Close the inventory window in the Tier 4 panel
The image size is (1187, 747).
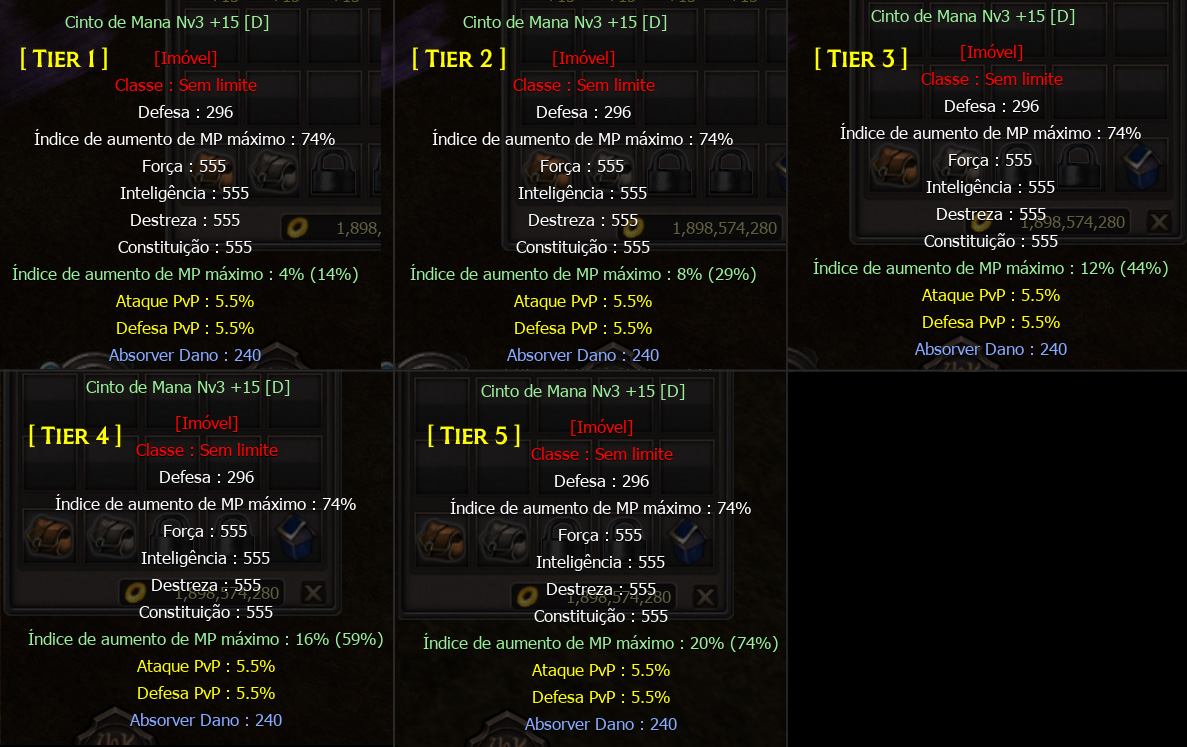pyautogui.click(x=313, y=593)
